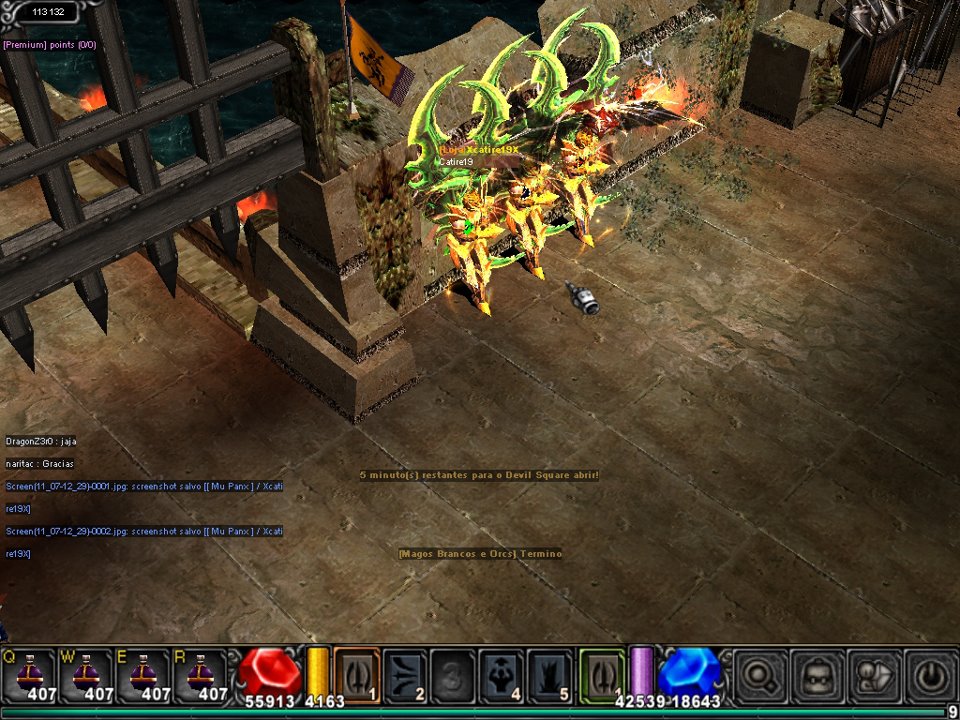Select the greyed-out skill slot 3

453,675
